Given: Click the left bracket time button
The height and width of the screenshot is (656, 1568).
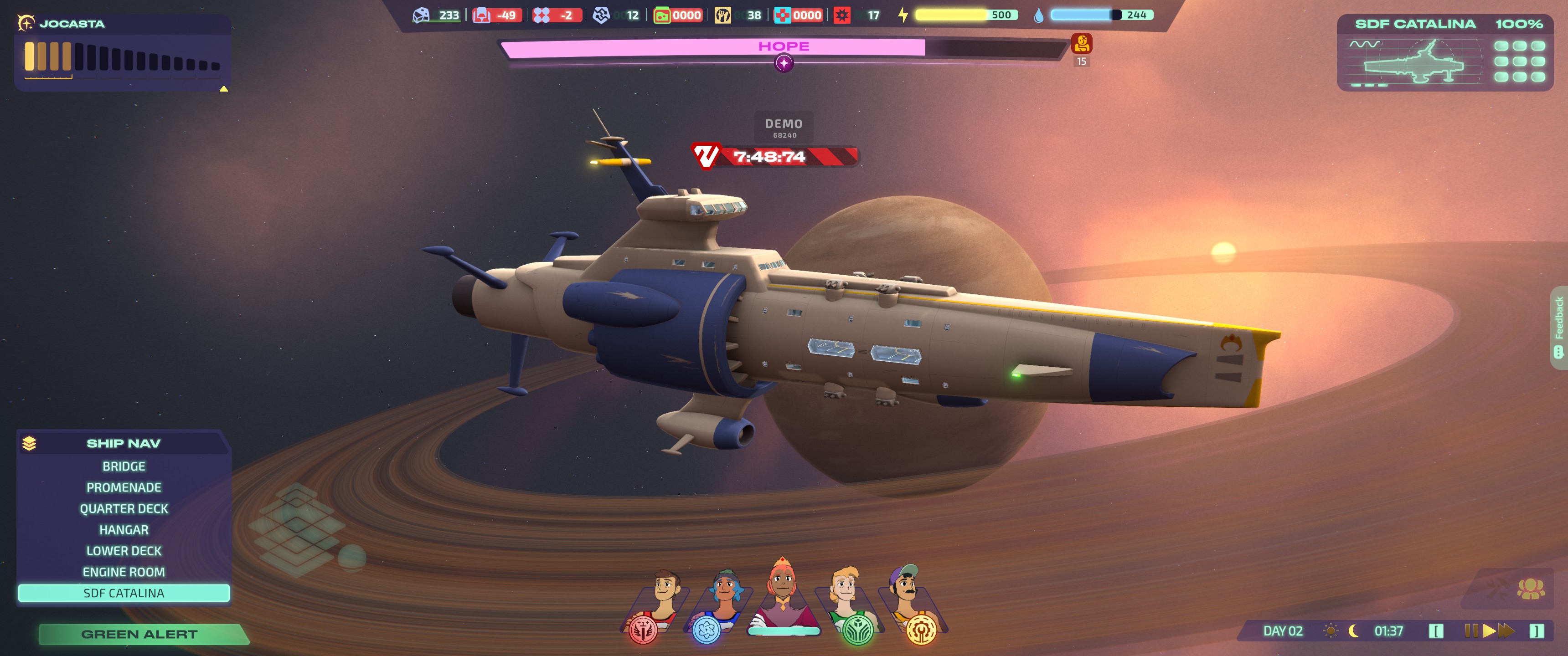Looking at the screenshot, I should tap(1436, 631).
